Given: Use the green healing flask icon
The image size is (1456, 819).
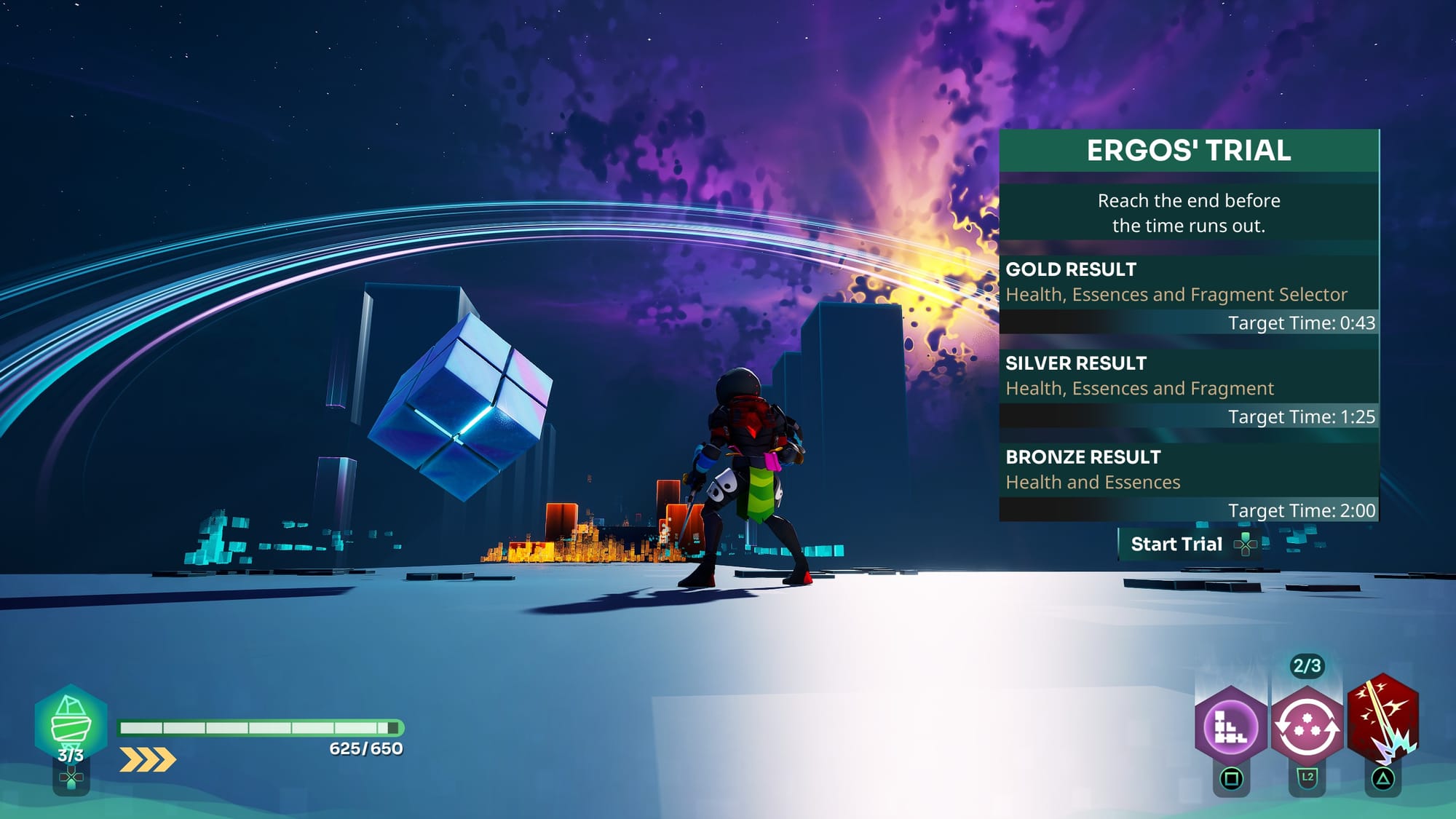Looking at the screenshot, I should (x=71, y=722).
